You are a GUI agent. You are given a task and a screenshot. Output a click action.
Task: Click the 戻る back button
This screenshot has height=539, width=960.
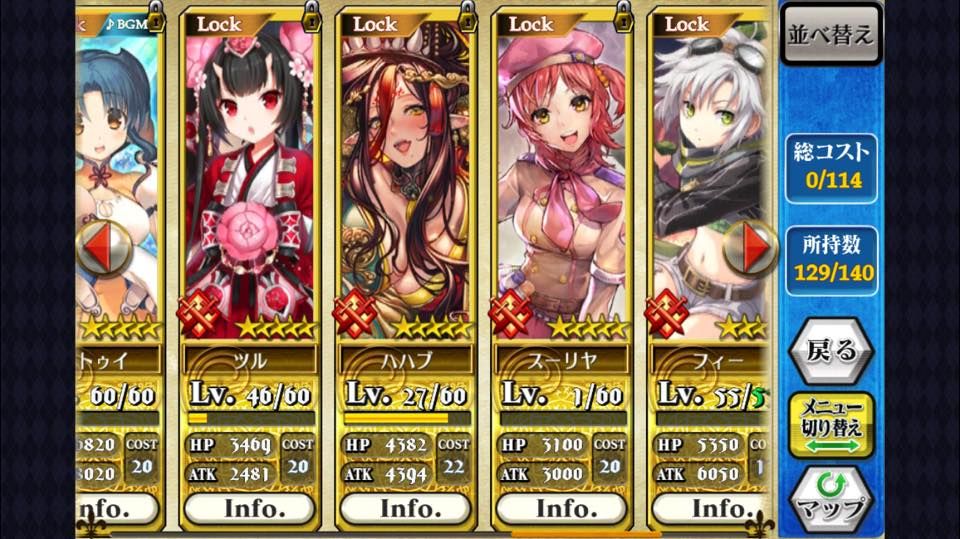click(830, 350)
